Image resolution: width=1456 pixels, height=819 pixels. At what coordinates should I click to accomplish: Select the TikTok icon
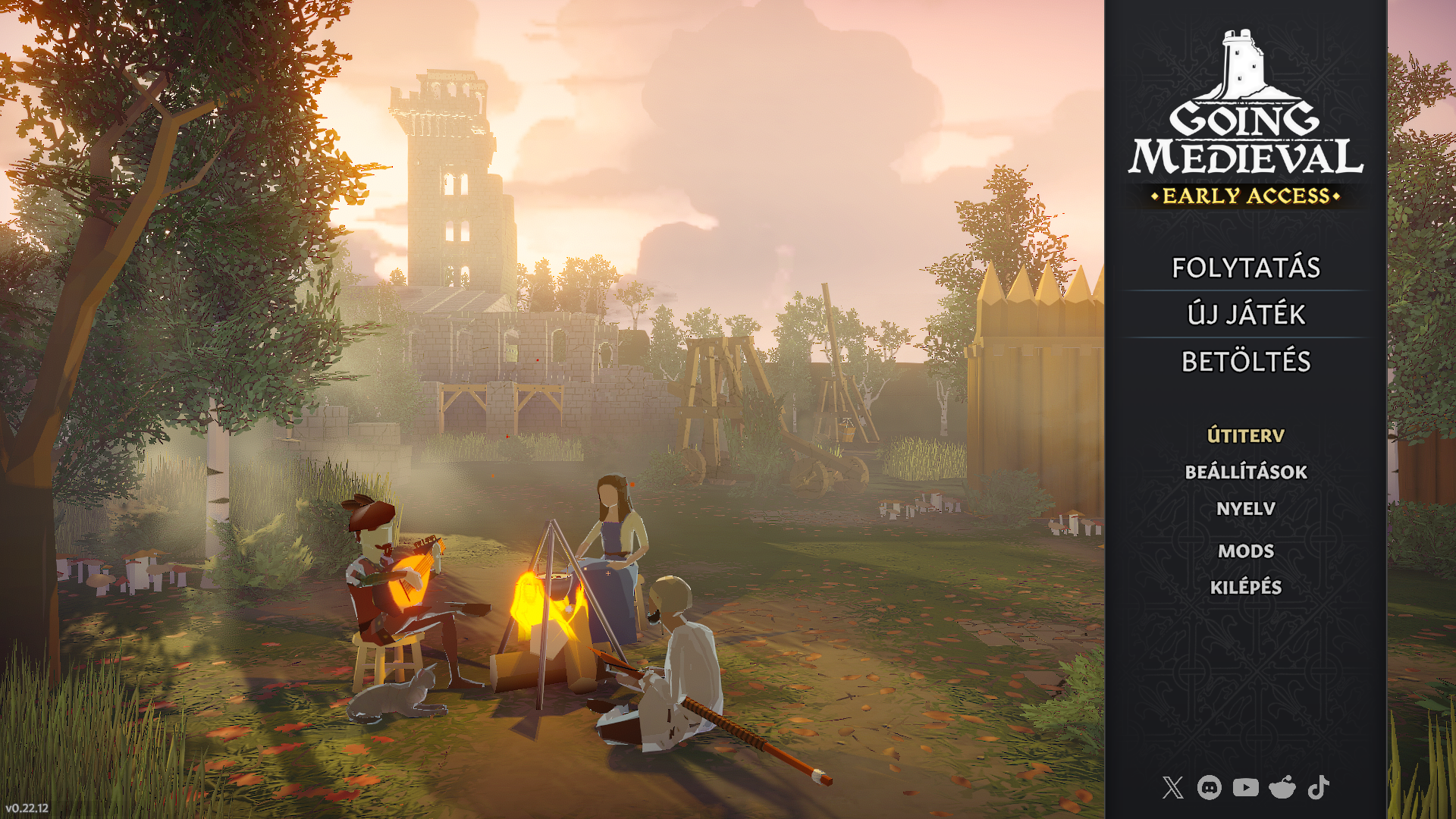tap(1318, 788)
